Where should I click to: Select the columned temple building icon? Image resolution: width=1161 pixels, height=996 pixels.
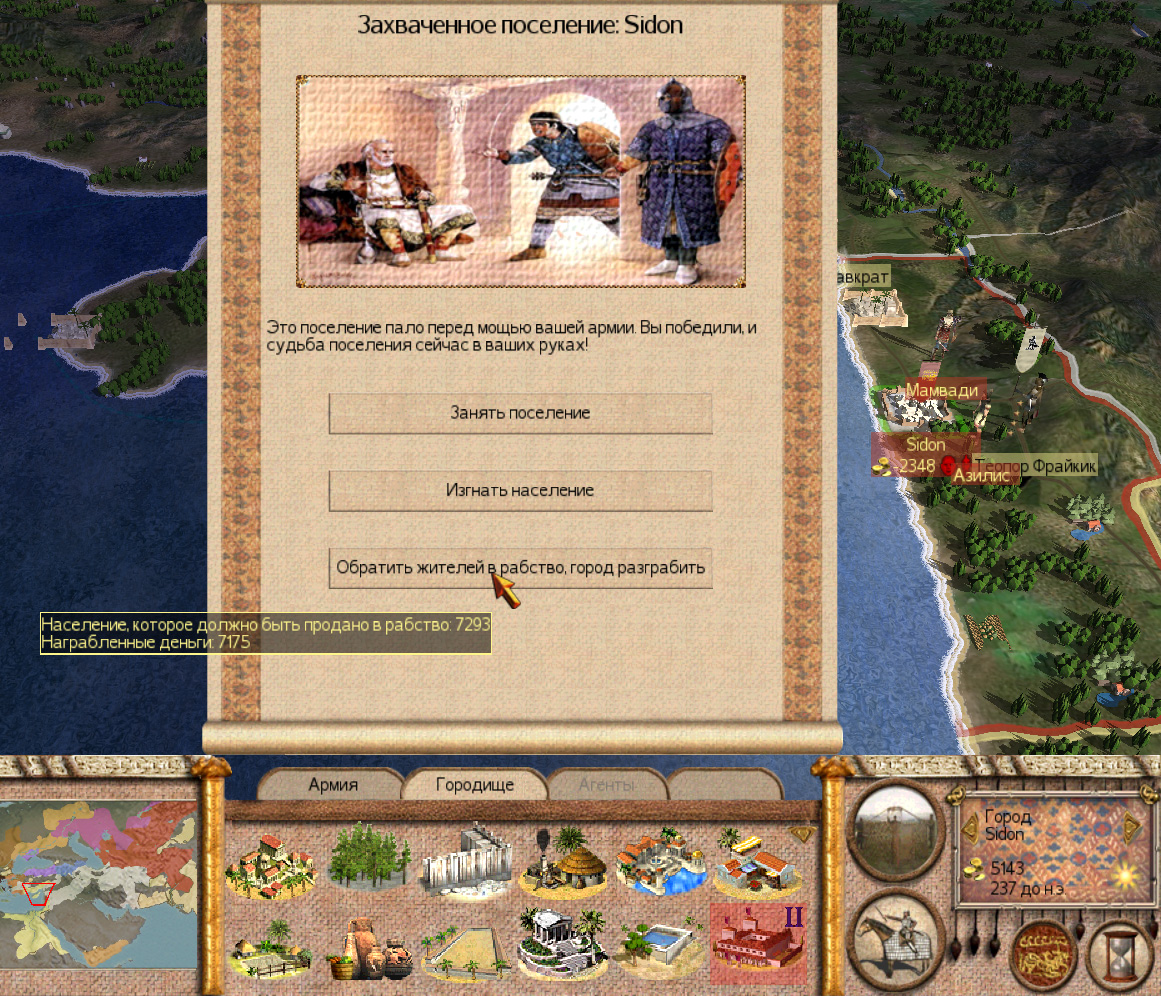[563, 946]
